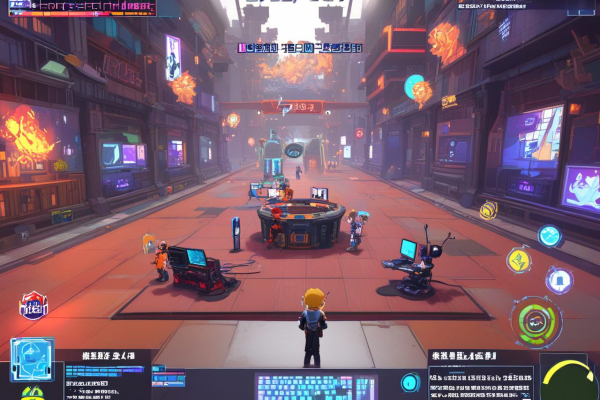Screen dimensions: 600x400
Task: Activate the large green circular ability
Action: tap(536, 321)
